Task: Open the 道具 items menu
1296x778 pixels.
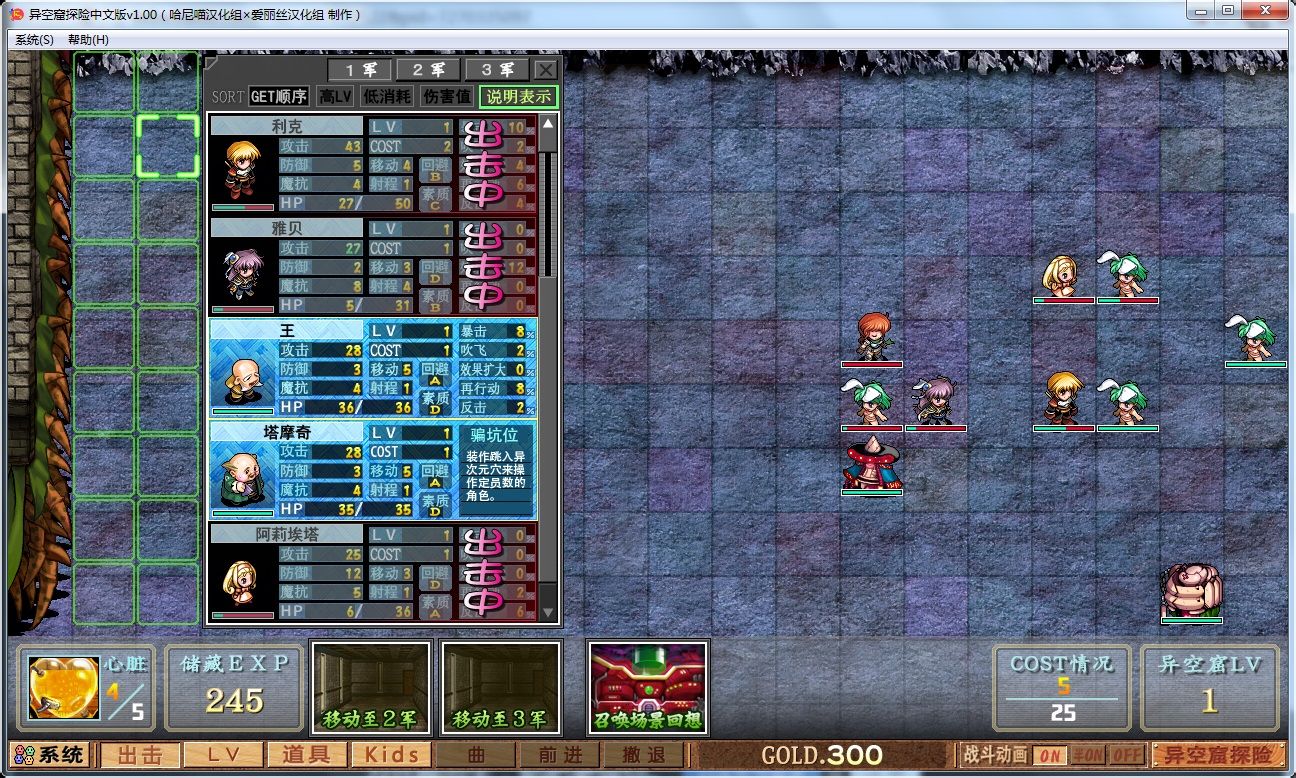Action: tap(307, 755)
